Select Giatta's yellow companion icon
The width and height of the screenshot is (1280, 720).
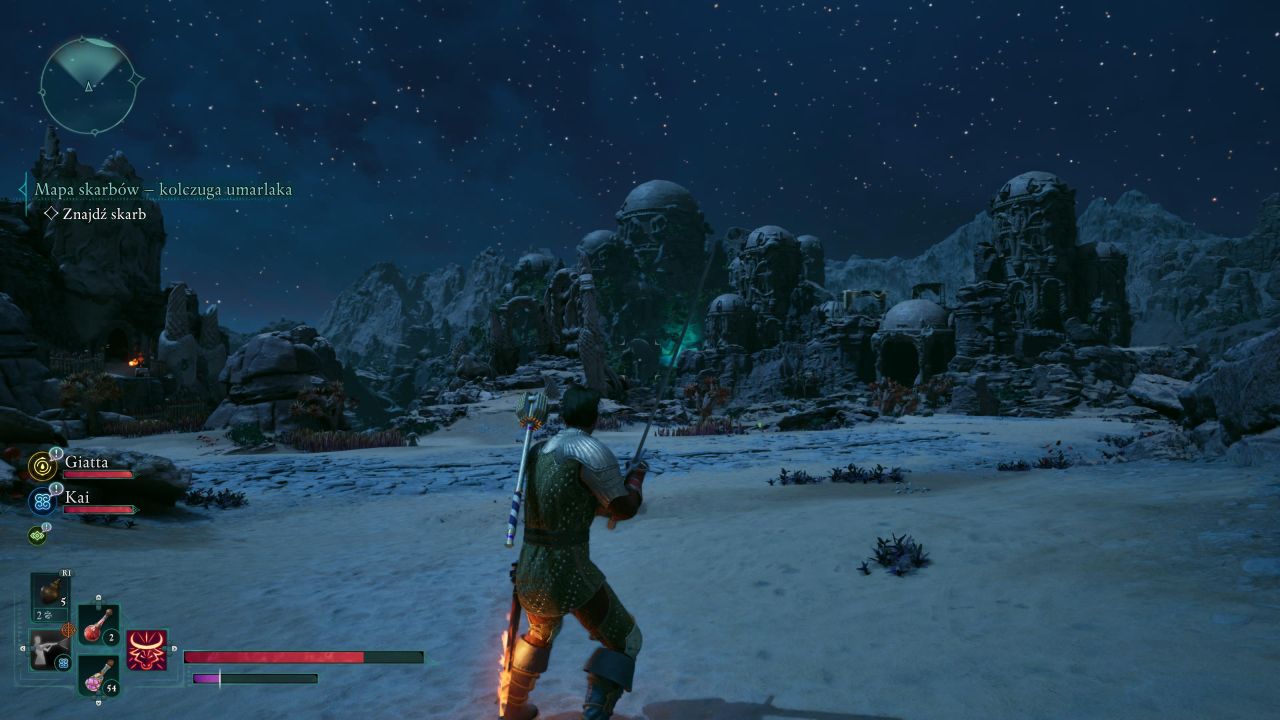(x=41, y=465)
